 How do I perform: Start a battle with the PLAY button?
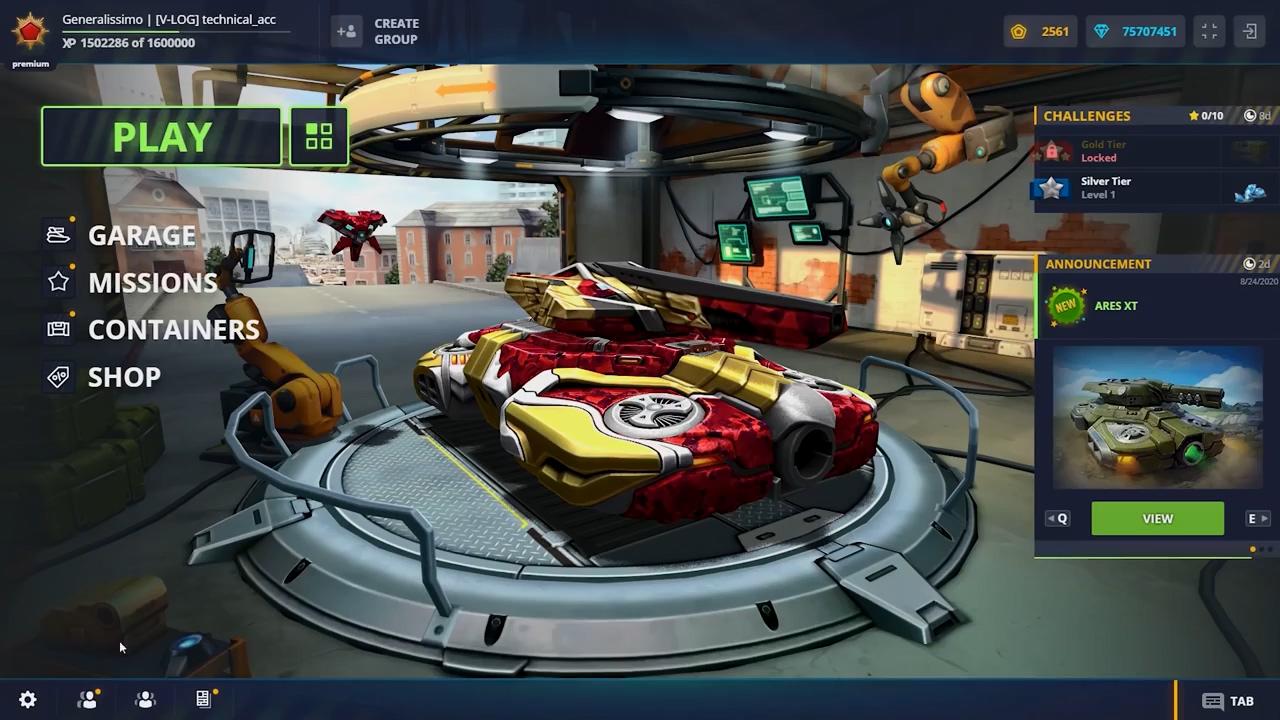pyautogui.click(x=161, y=137)
